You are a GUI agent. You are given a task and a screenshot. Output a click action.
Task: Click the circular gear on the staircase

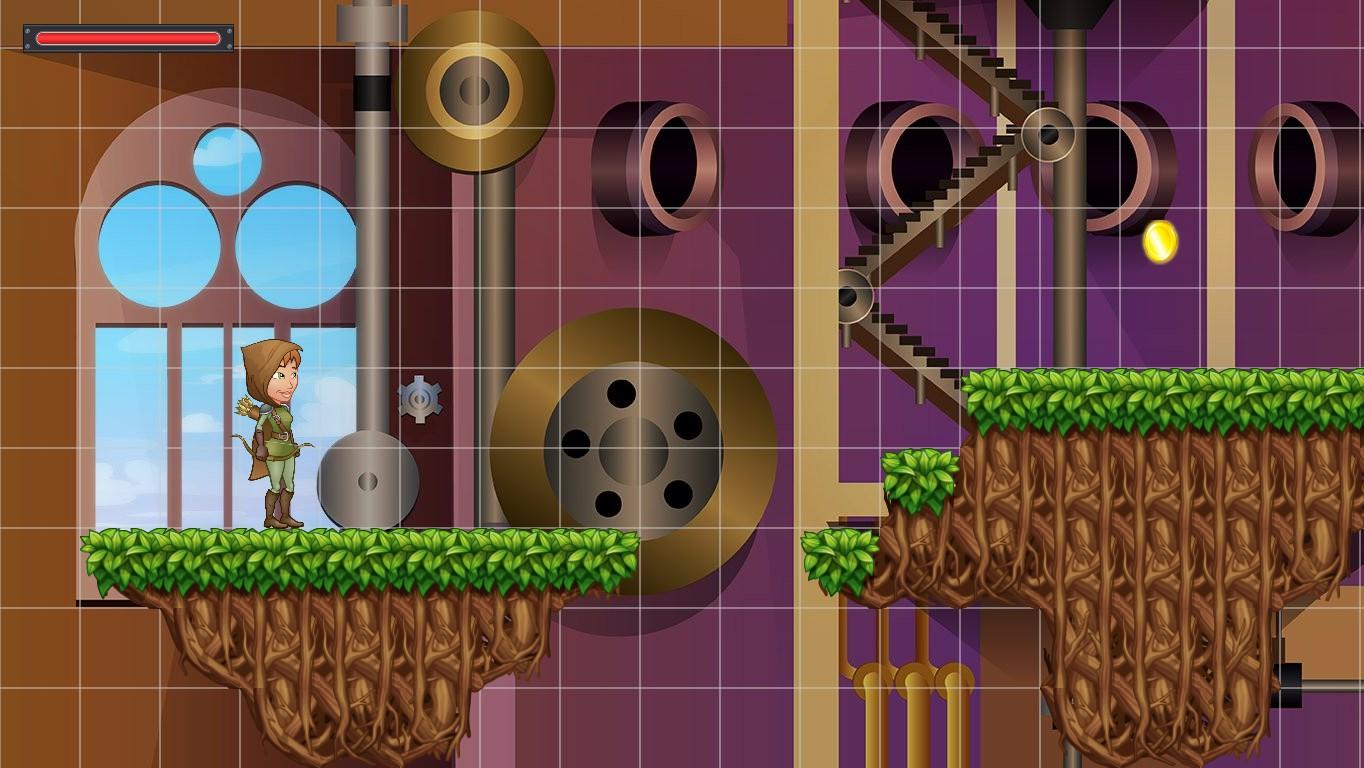1049,135
